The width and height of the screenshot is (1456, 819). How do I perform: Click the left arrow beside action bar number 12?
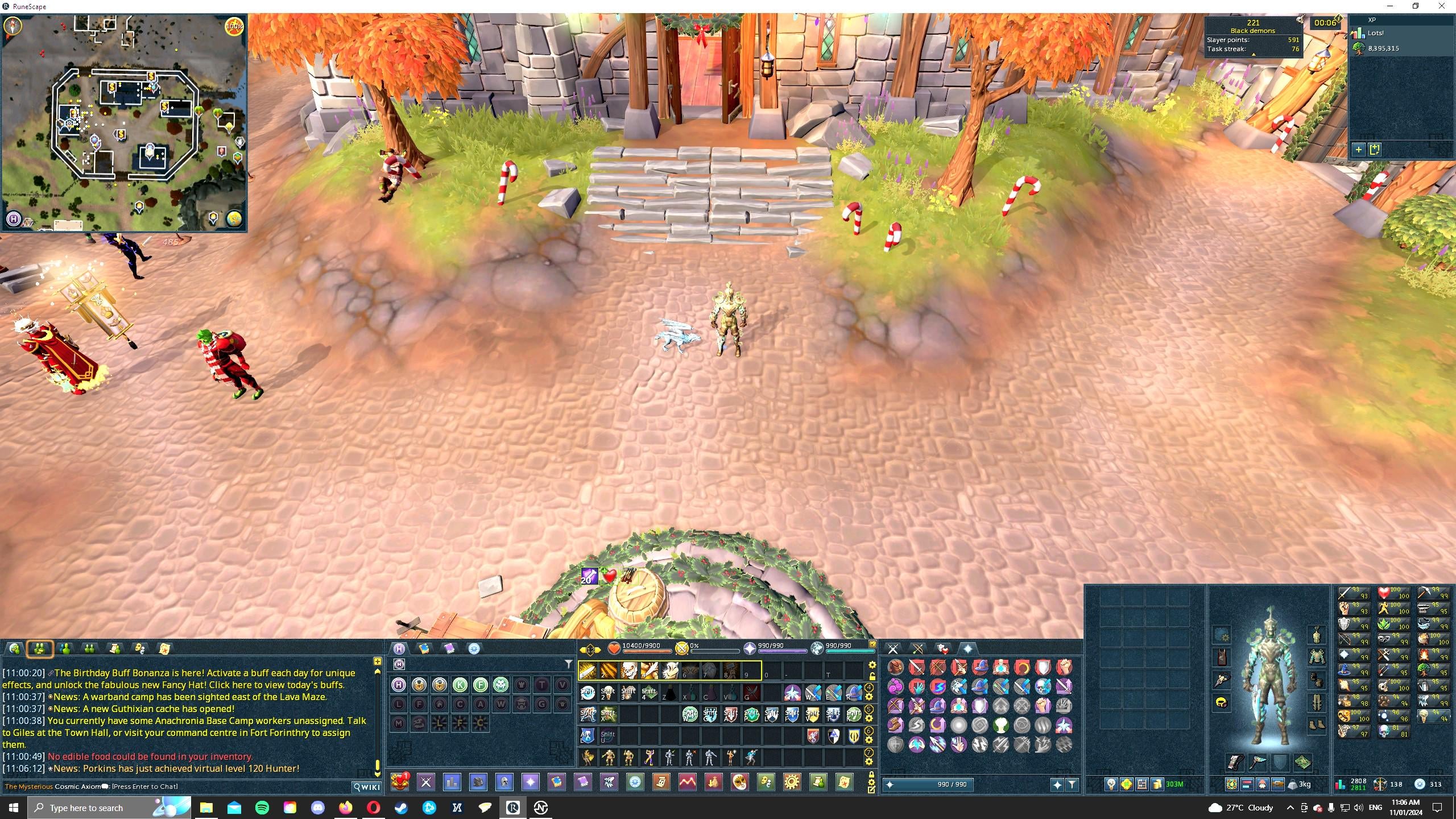[x=583, y=650]
